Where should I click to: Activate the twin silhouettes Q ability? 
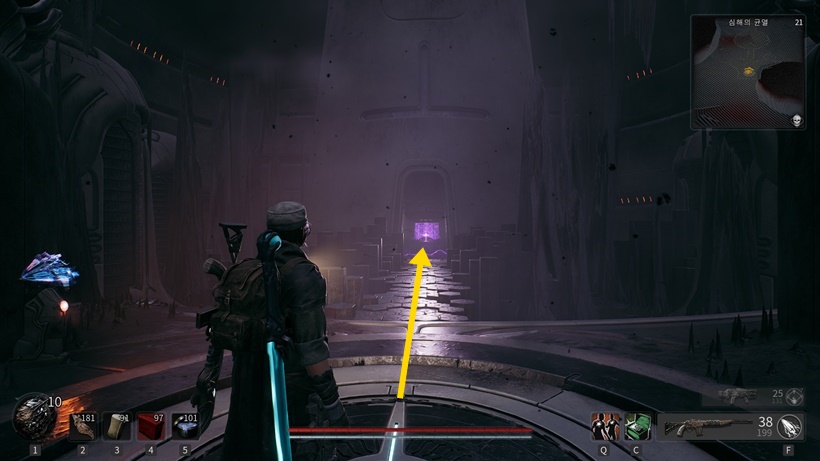(x=603, y=427)
